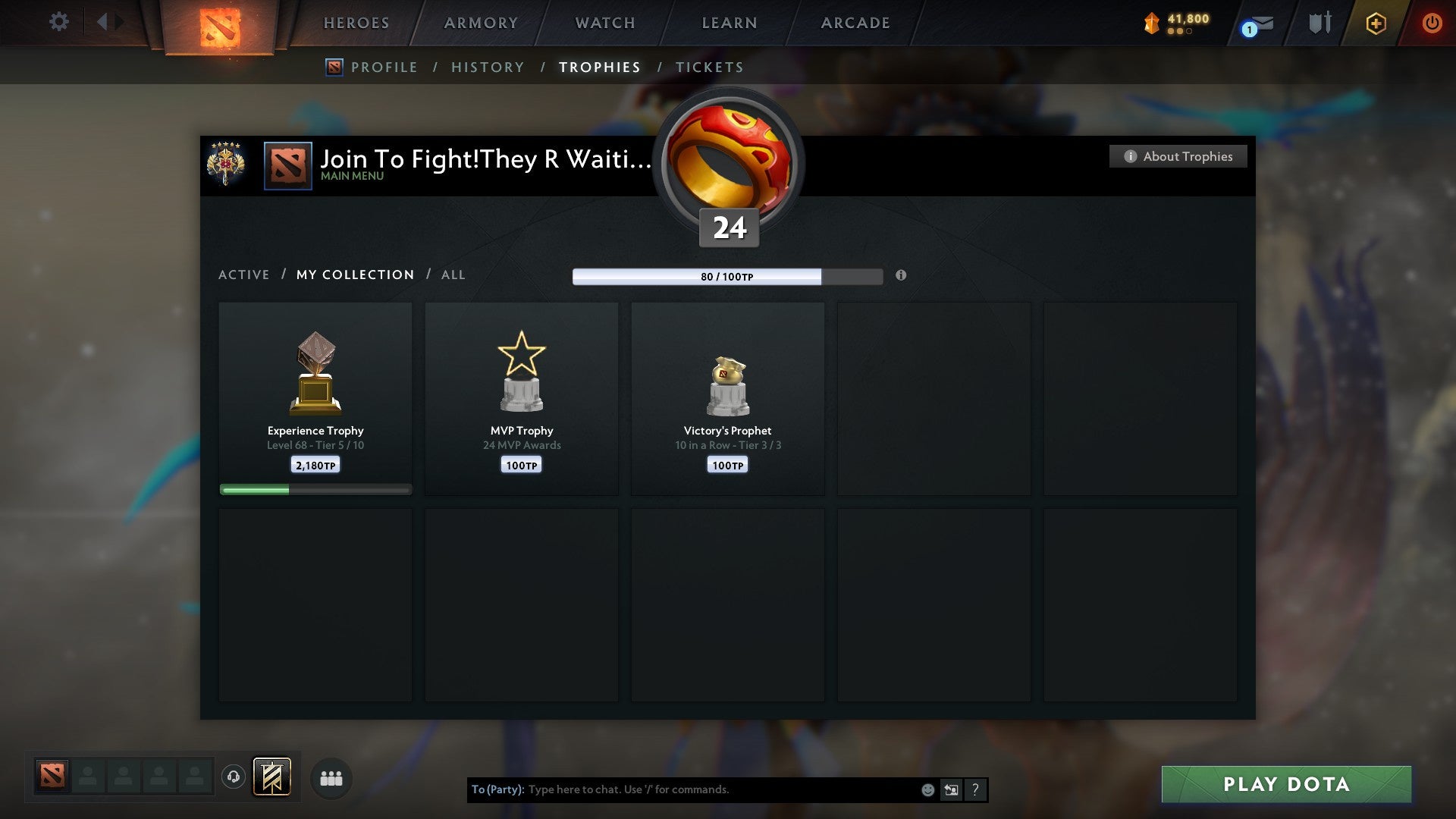Open the settings gear menu
Image resolution: width=1456 pixels, height=819 pixels.
59,22
